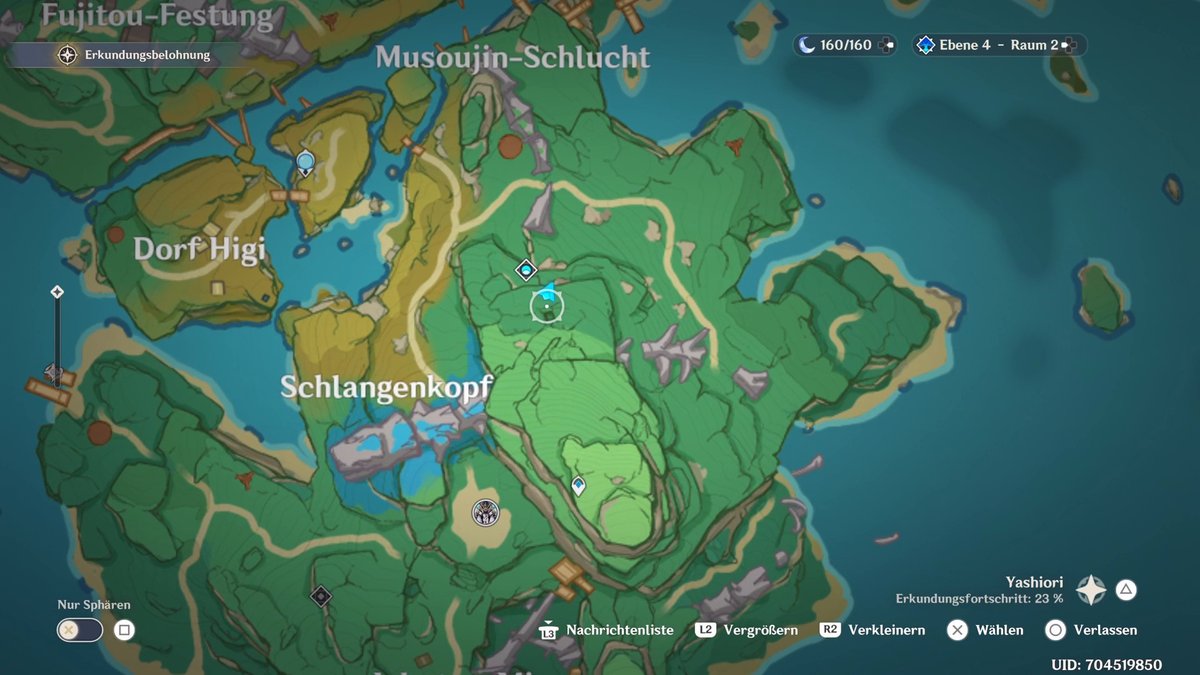
Task: Select the teleport waypoint near Dorf Higi
Action: coord(306,160)
